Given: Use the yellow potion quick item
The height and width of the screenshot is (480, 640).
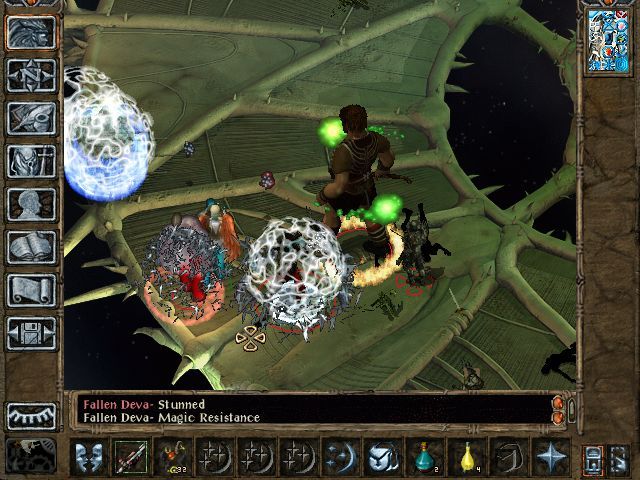Looking at the screenshot, I should point(466,457).
